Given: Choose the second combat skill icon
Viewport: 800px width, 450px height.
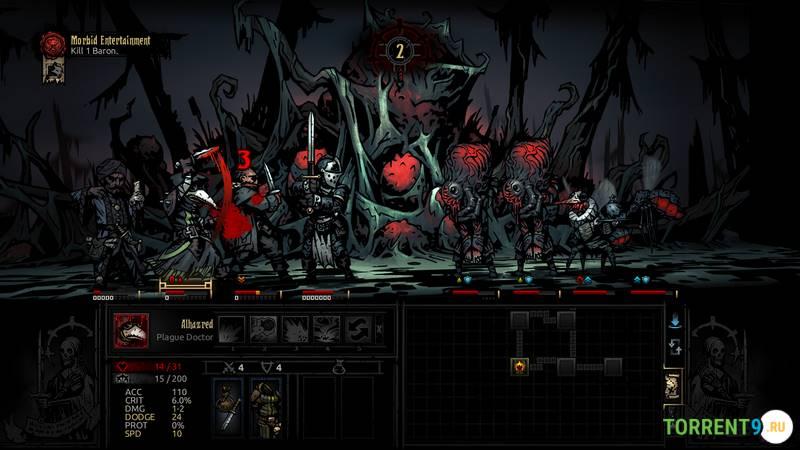Looking at the screenshot, I should (x=264, y=329).
